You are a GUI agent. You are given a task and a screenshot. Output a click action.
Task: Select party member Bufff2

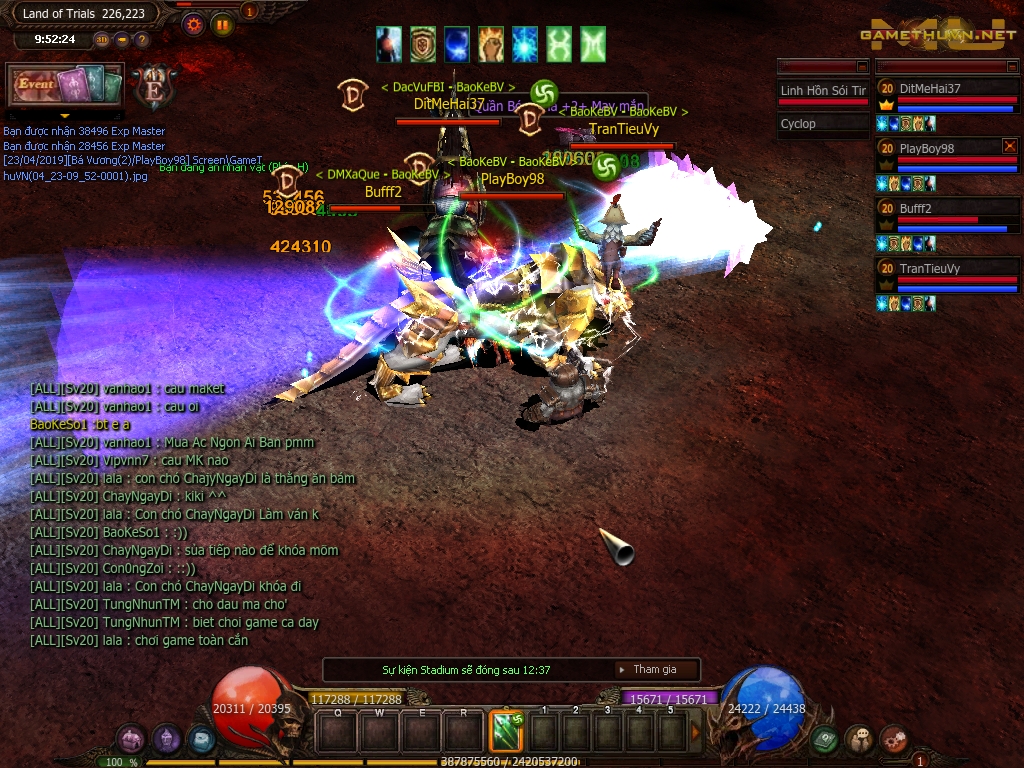[945, 208]
